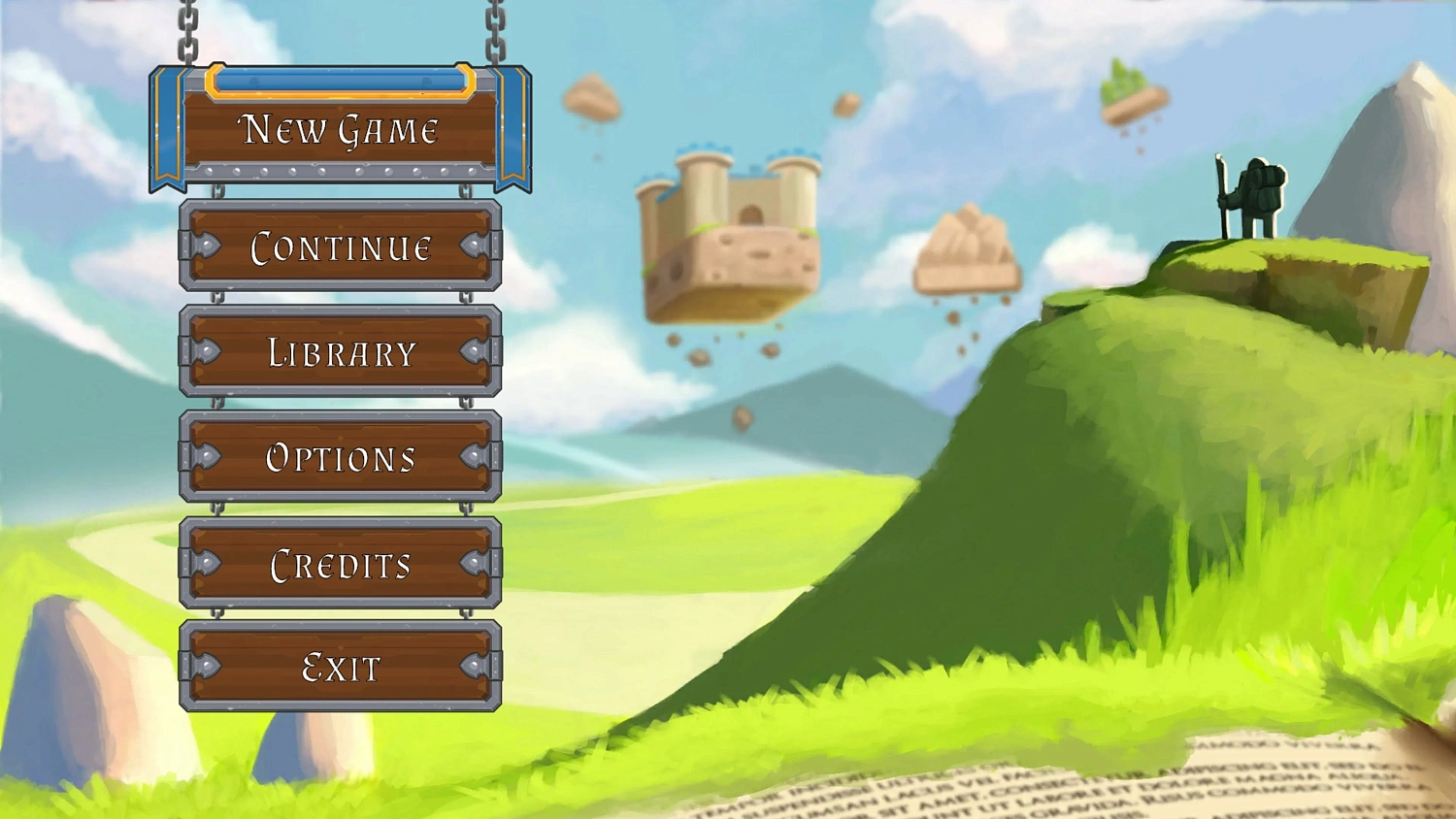Viewport: 1456px width, 819px height.
Task: Start a New Game
Action: pyautogui.click(x=340, y=129)
